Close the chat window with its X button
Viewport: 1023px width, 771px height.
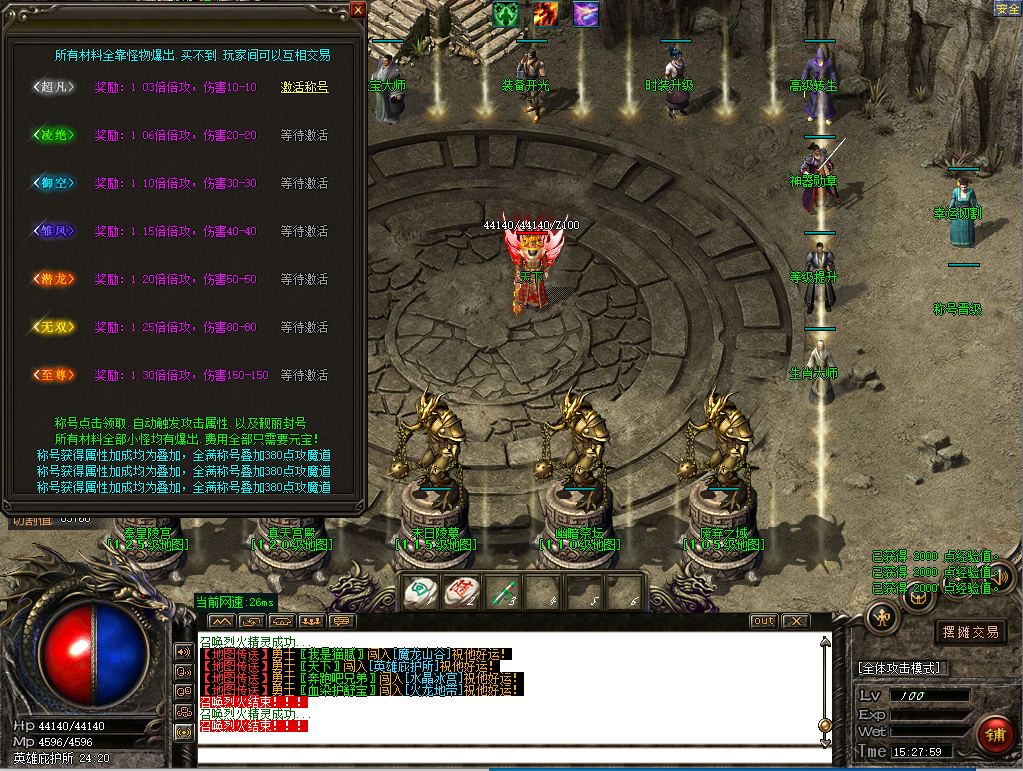pos(795,621)
